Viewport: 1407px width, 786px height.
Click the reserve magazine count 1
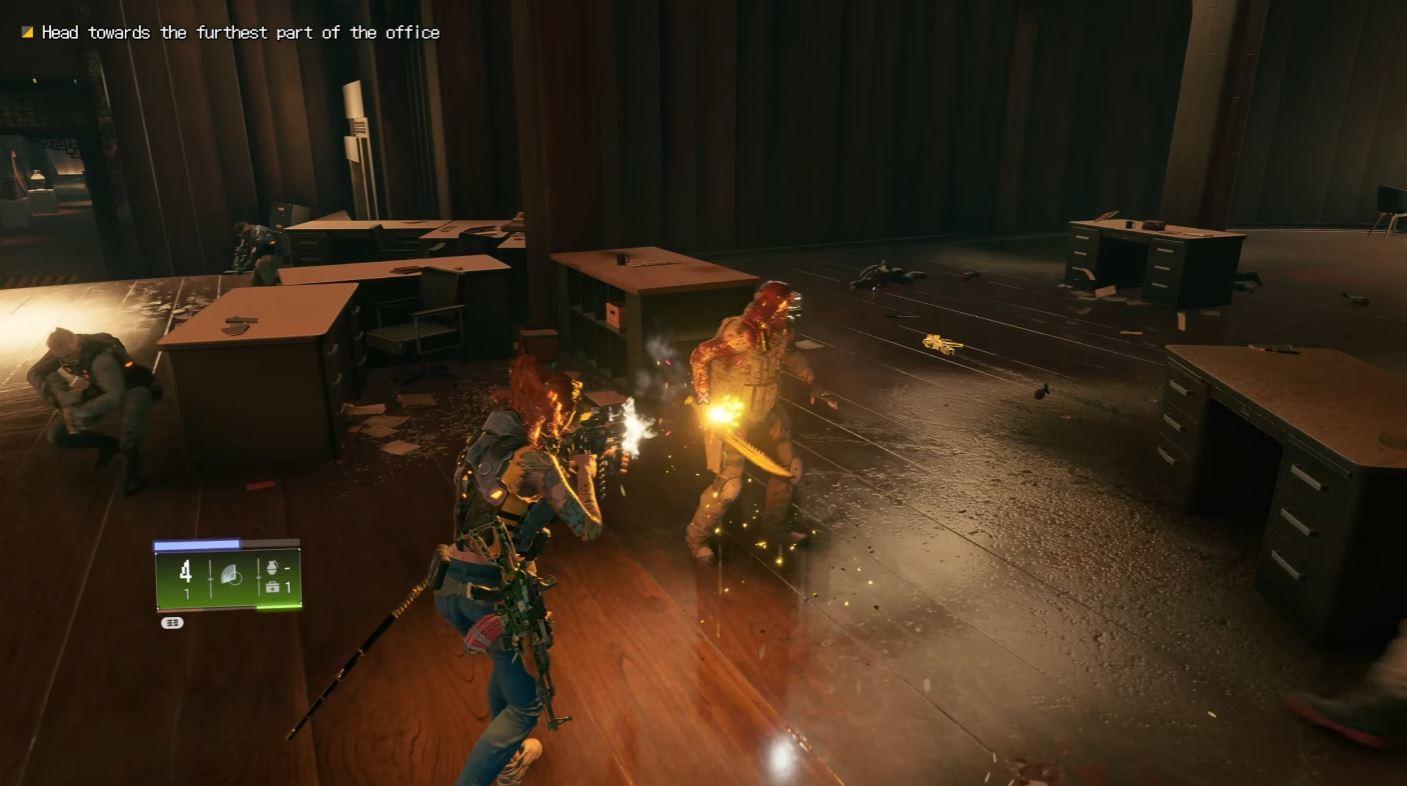(x=186, y=590)
